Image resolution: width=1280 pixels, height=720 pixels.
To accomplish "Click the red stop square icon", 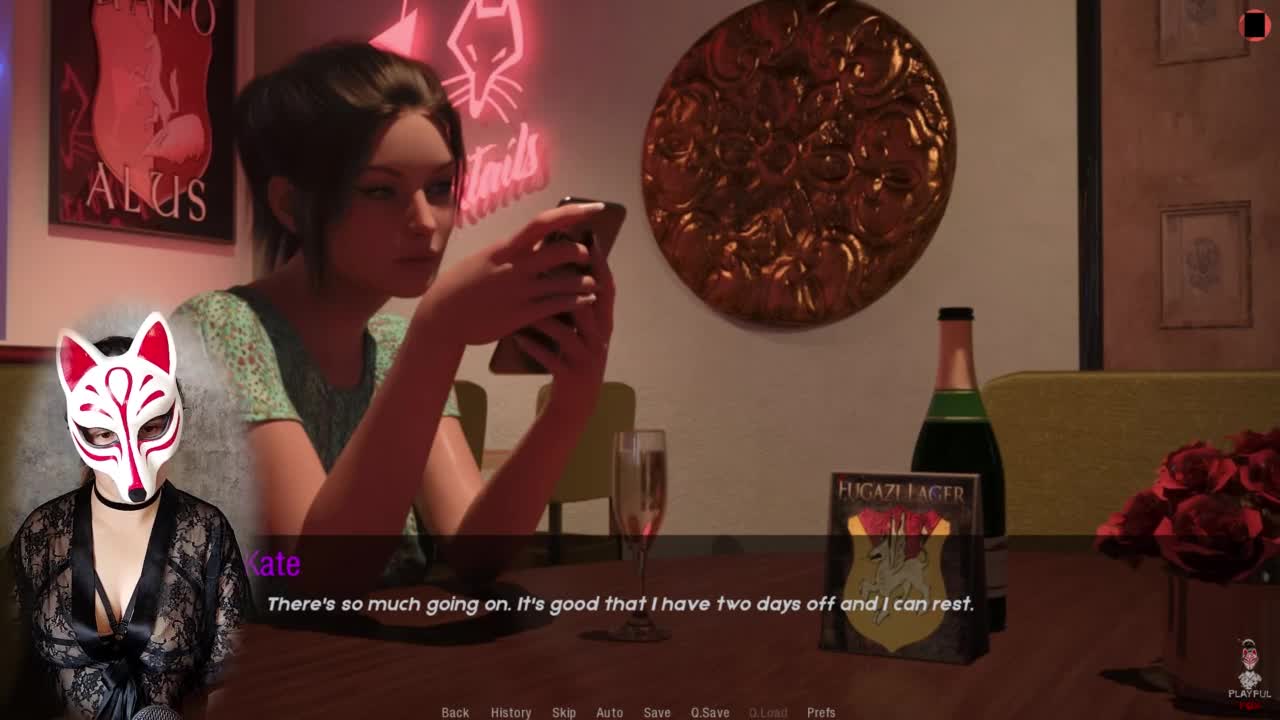I will click(1254, 26).
